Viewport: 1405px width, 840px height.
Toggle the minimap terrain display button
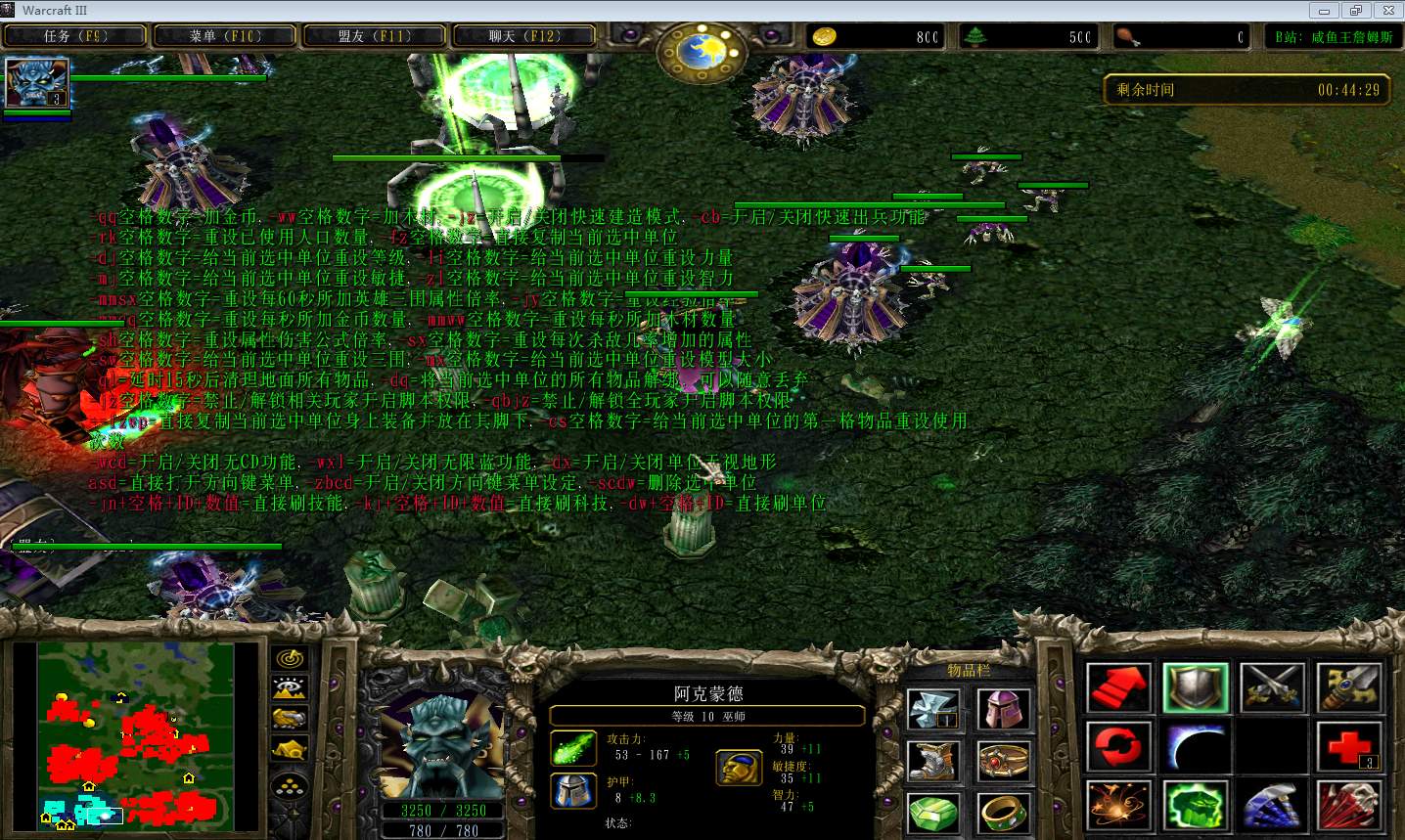(x=291, y=688)
